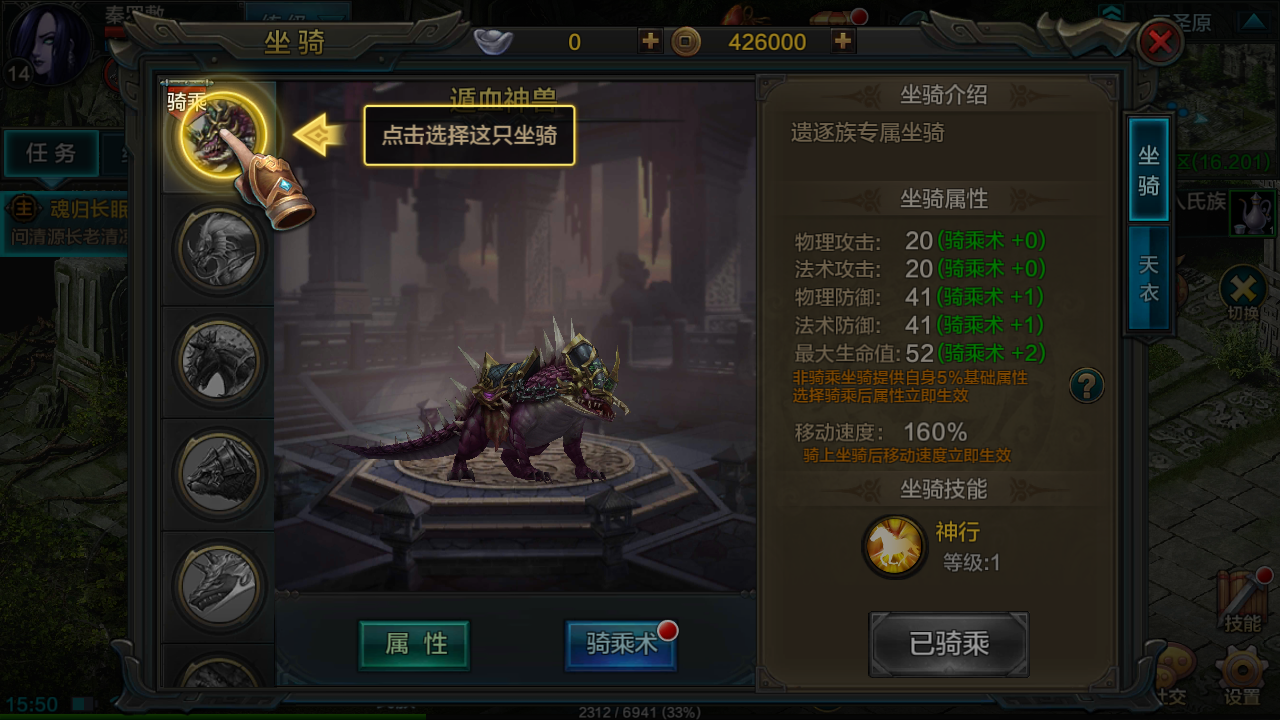This screenshot has width=1280, height=720.
Task: Switch to the 坐骑 tab on the right
Action: (x=1147, y=170)
